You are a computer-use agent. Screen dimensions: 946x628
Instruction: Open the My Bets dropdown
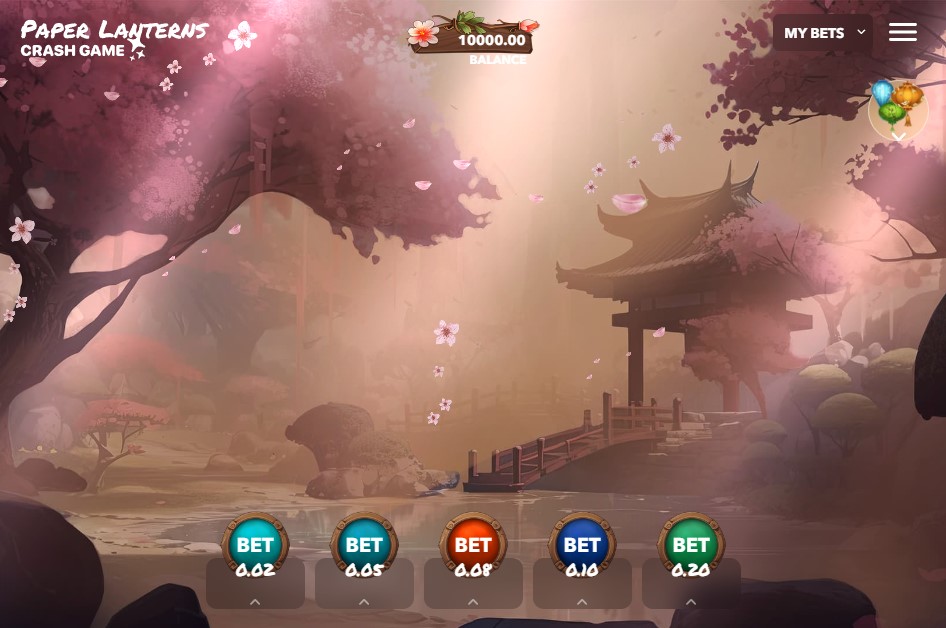[x=823, y=33]
